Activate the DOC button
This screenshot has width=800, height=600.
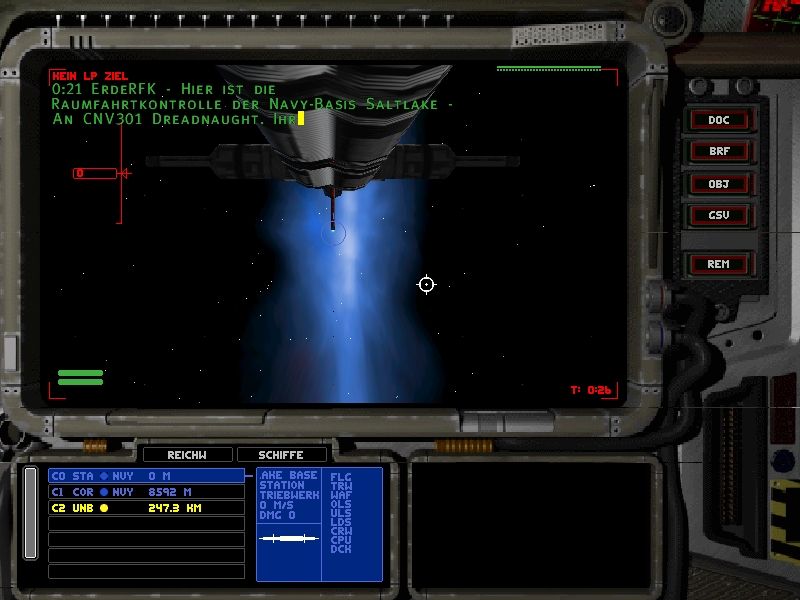718,120
